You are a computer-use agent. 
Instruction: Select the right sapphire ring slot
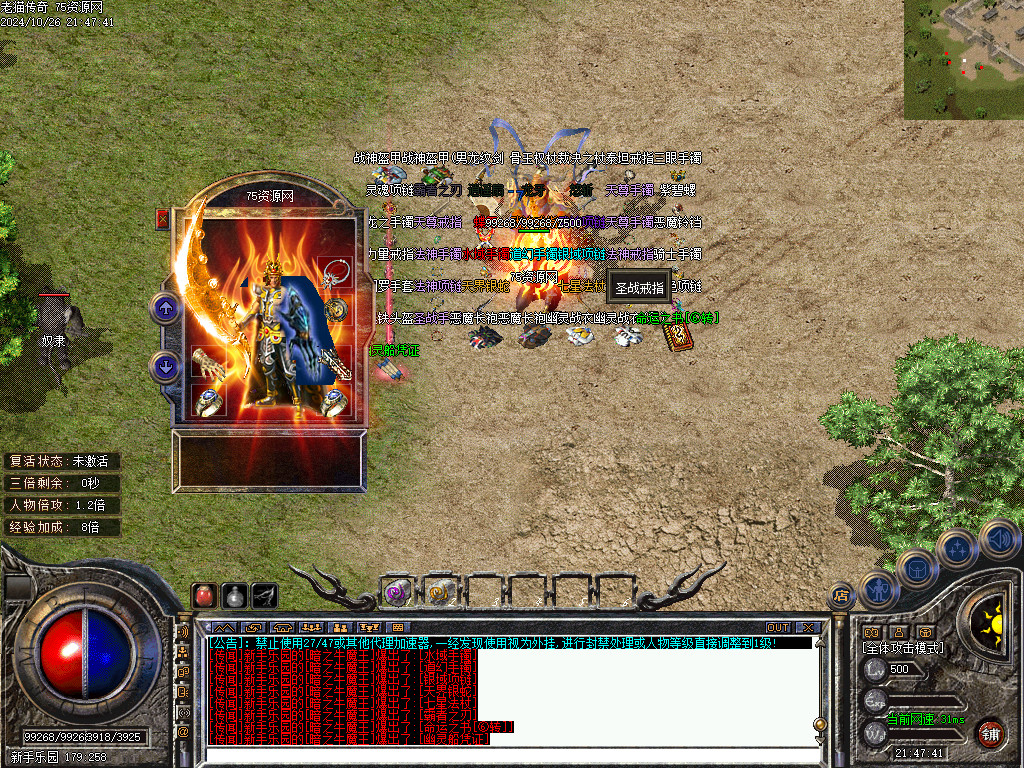coord(335,401)
